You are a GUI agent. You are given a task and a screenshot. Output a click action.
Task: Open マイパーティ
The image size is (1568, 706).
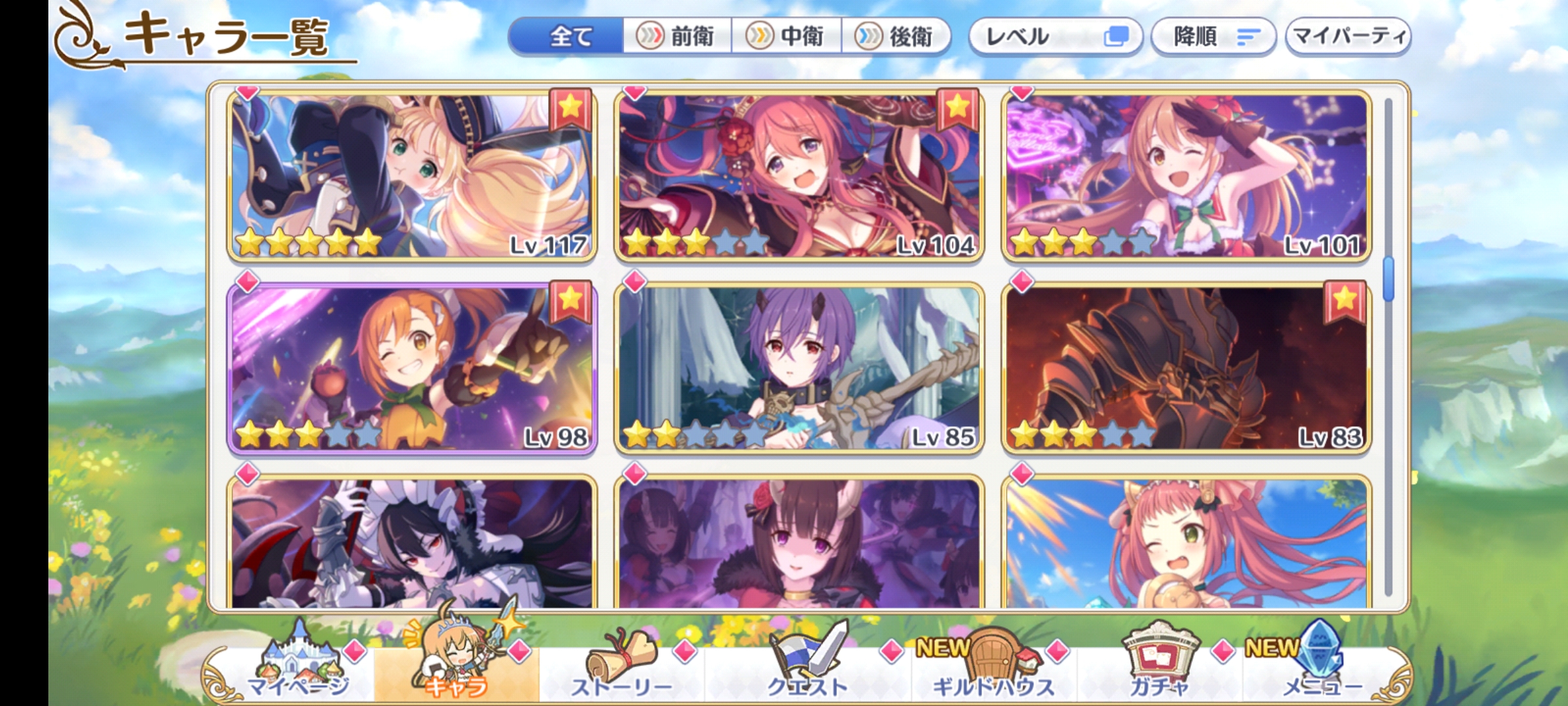tap(1347, 37)
